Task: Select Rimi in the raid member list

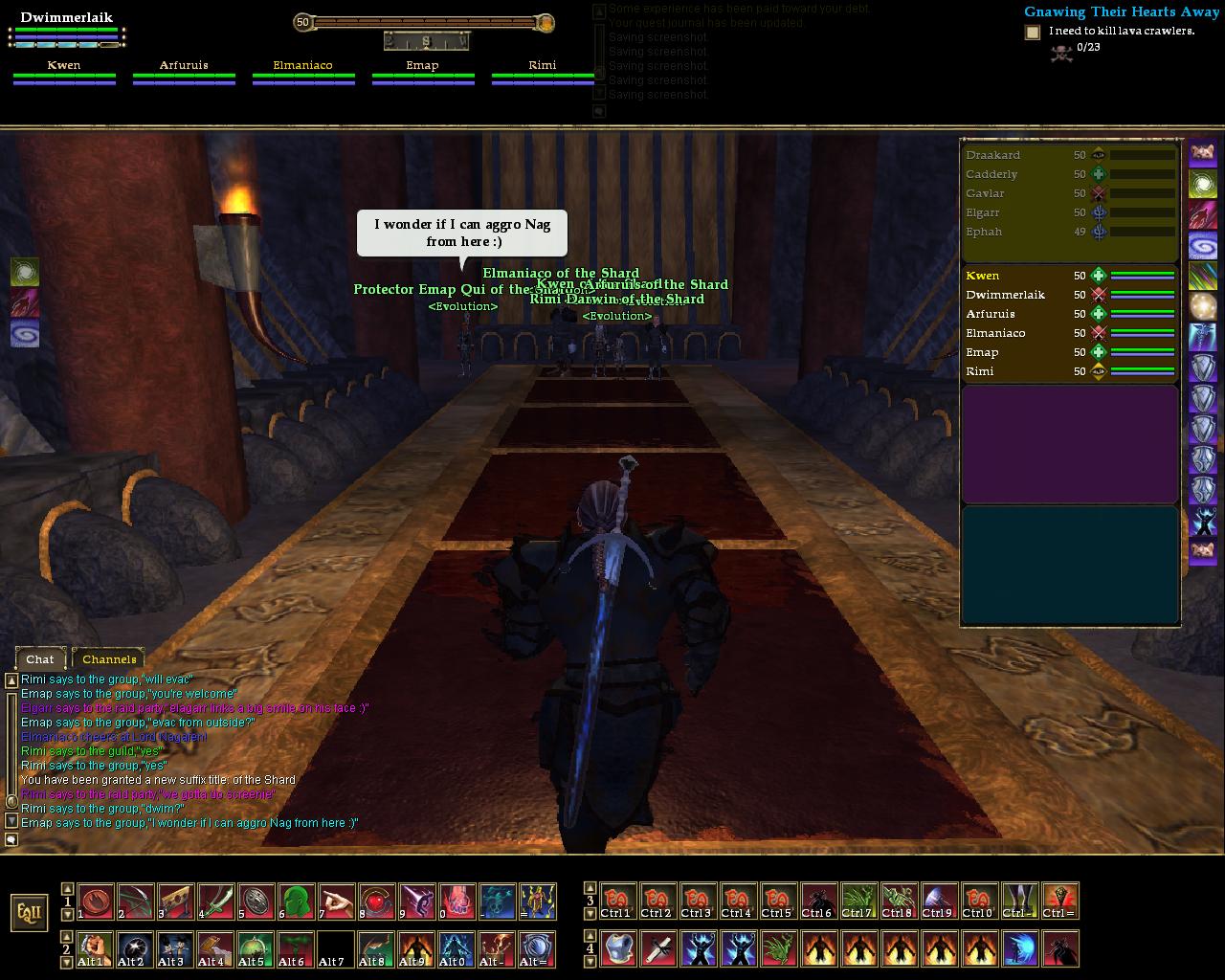Action: pos(980,371)
